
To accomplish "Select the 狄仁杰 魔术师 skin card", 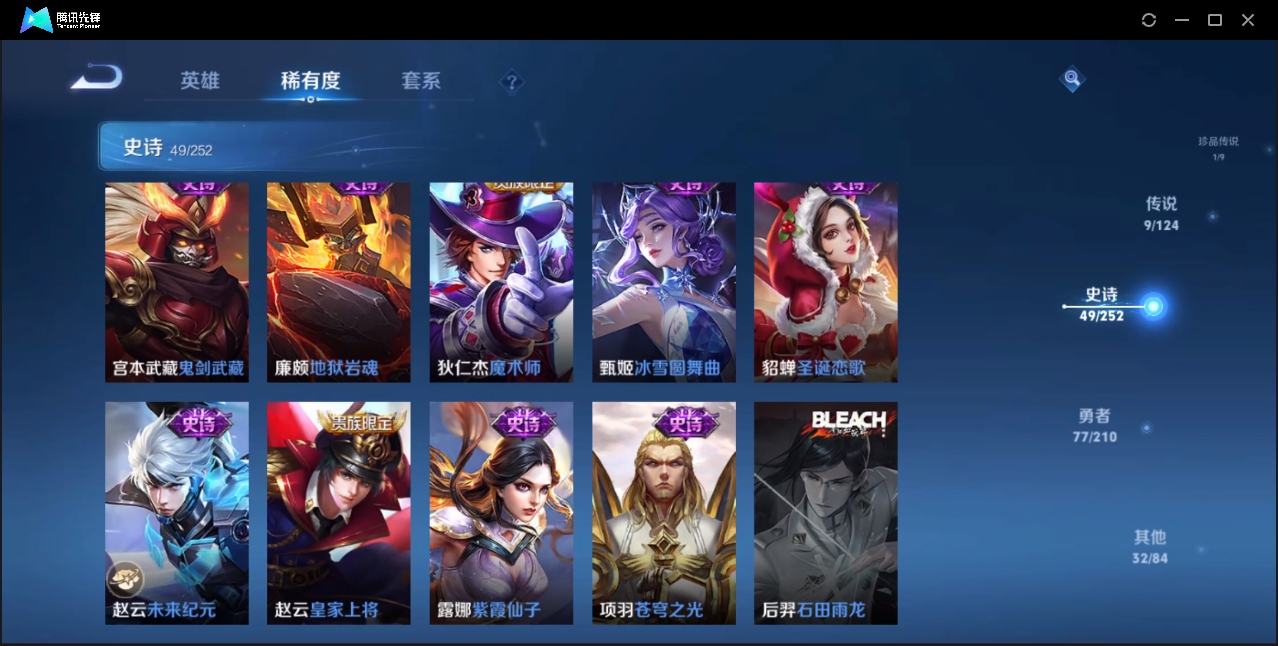I will pyautogui.click(x=501, y=282).
